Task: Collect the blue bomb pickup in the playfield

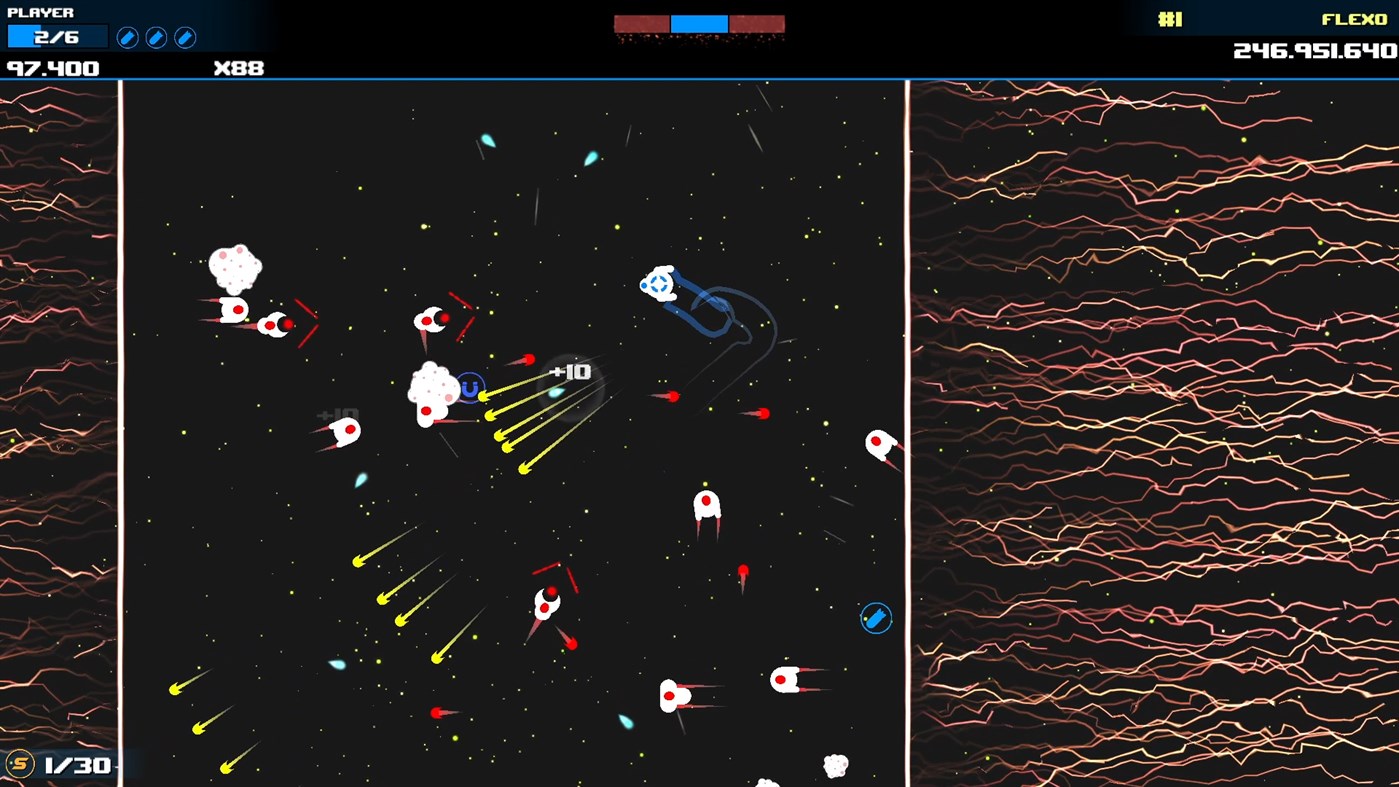Action: tap(874, 618)
